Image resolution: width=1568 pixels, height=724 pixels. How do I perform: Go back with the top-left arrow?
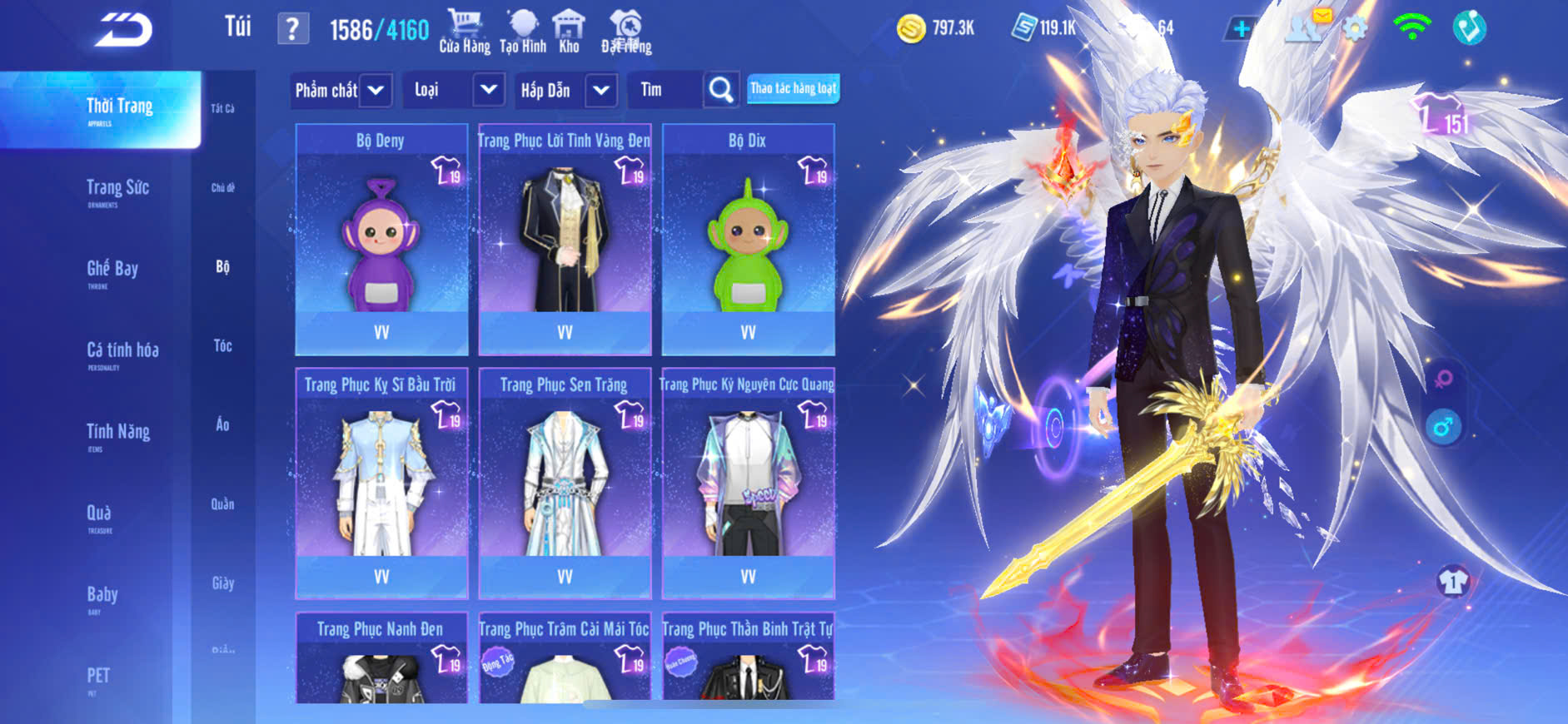pyautogui.click(x=123, y=30)
